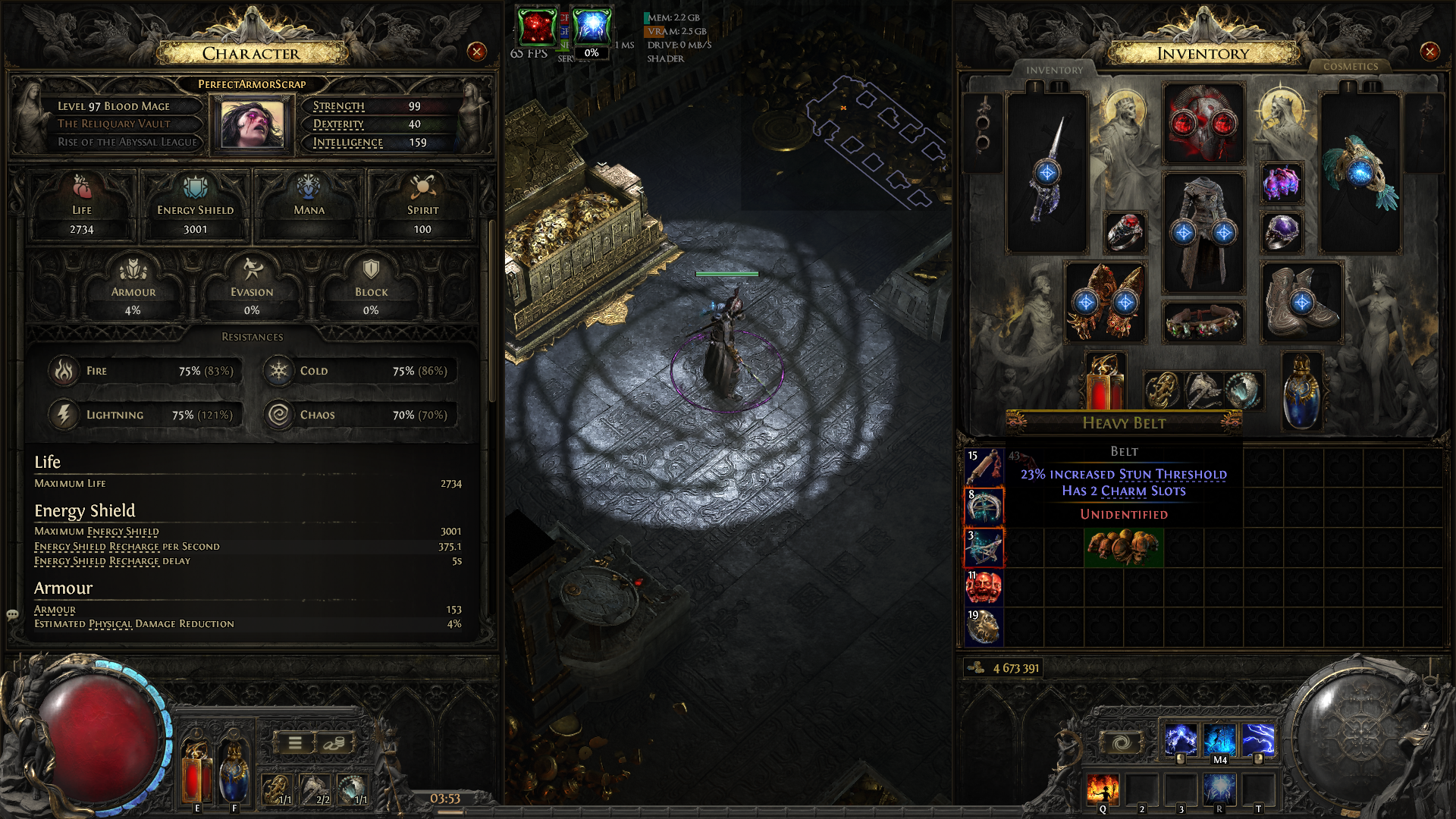Viewport: 1456px width, 819px height.
Task: Open the hamburger menu button
Action: (x=295, y=743)
